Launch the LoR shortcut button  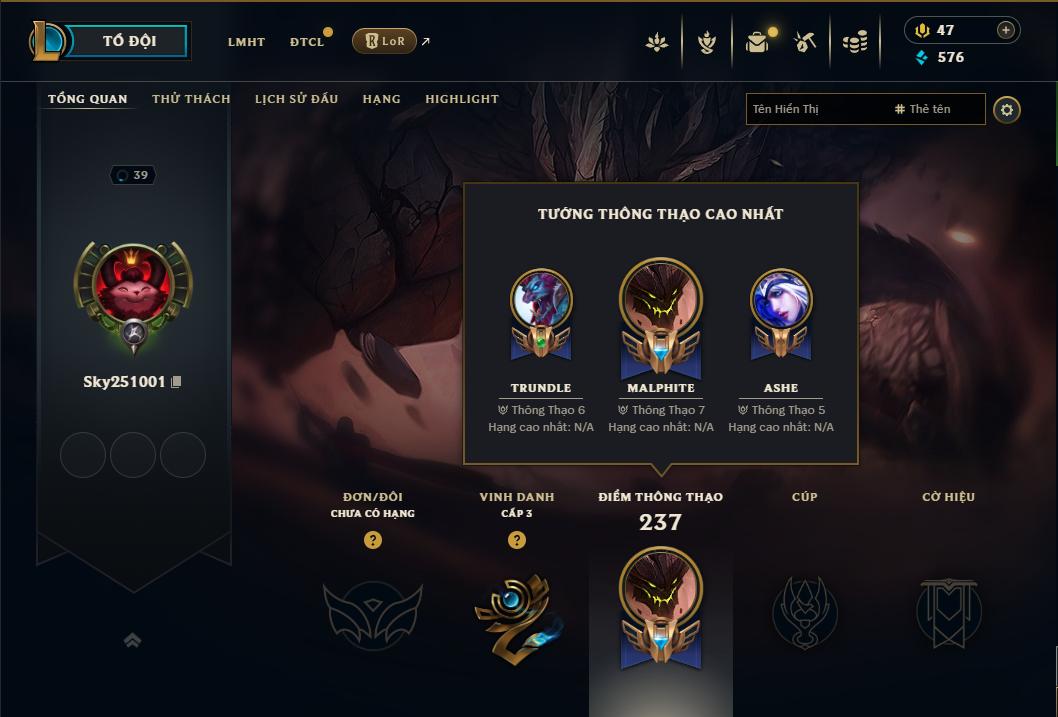pyautogui.click(x=384, y=41)
